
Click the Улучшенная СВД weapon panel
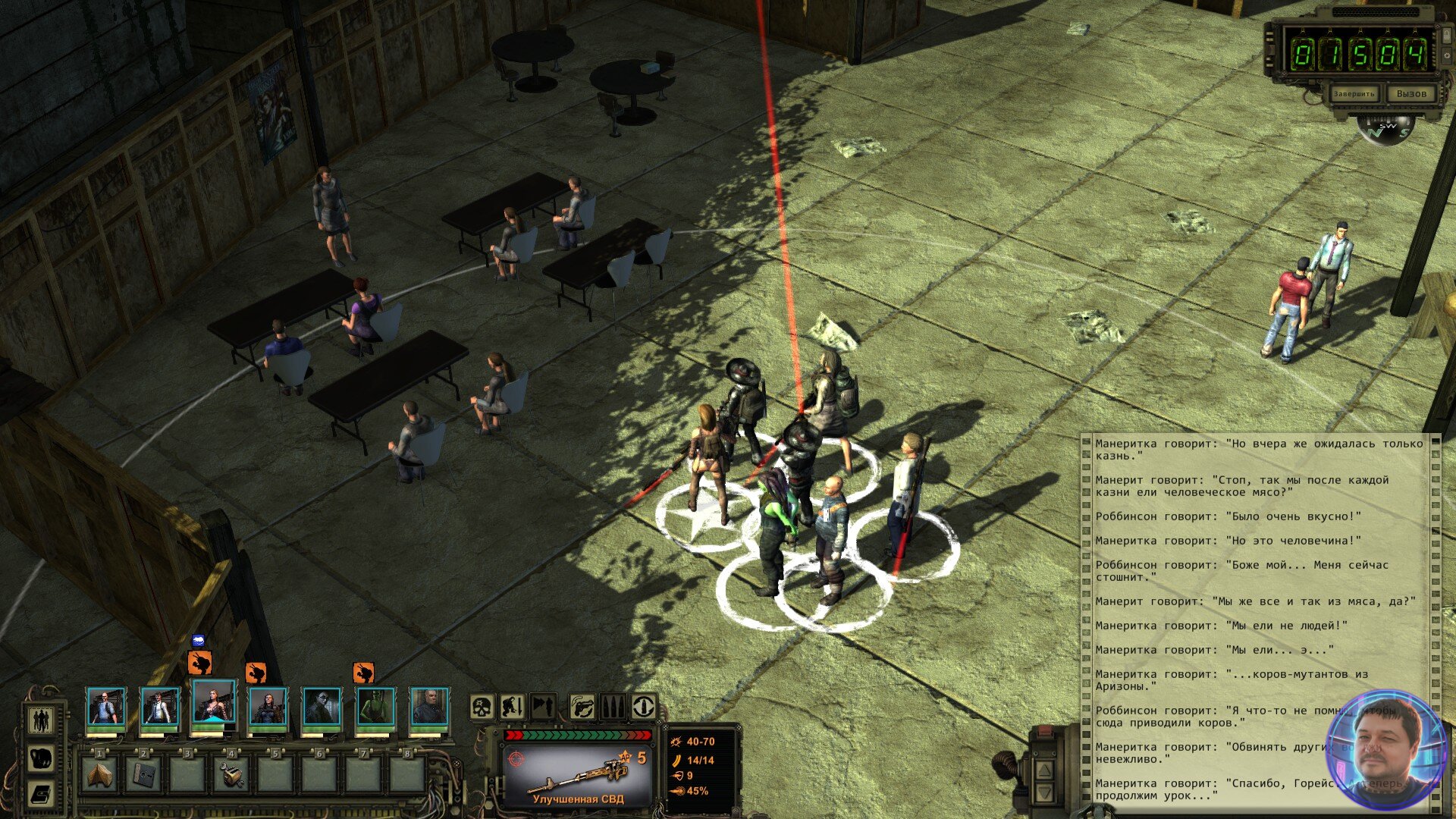(578, 767)
